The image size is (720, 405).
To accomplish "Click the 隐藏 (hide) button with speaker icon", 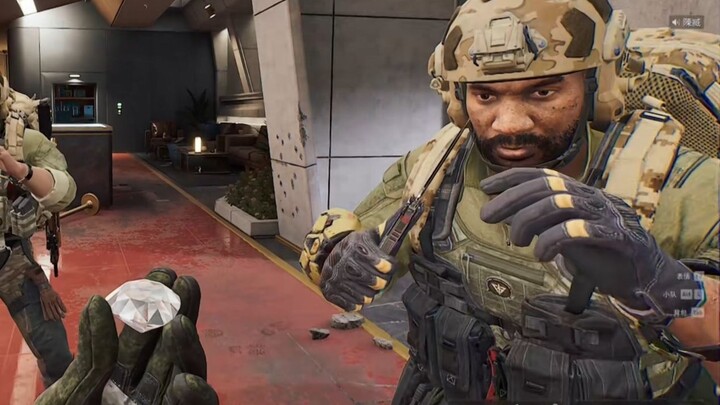I will click(686, 21).
